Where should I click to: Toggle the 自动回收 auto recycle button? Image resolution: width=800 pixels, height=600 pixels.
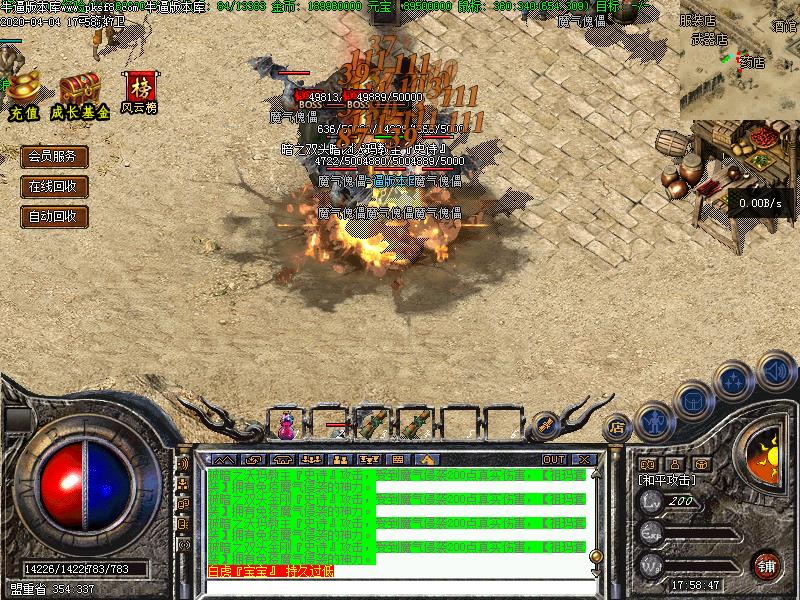(54, 215)
